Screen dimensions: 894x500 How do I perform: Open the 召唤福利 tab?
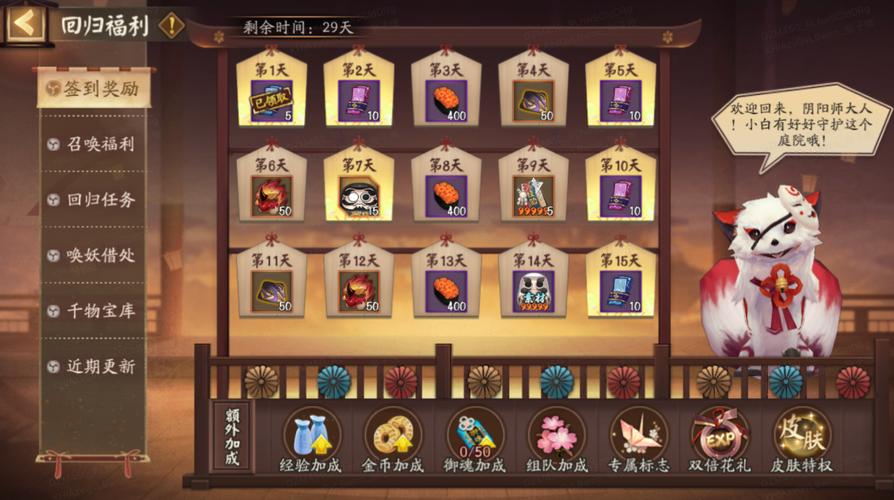94,144
